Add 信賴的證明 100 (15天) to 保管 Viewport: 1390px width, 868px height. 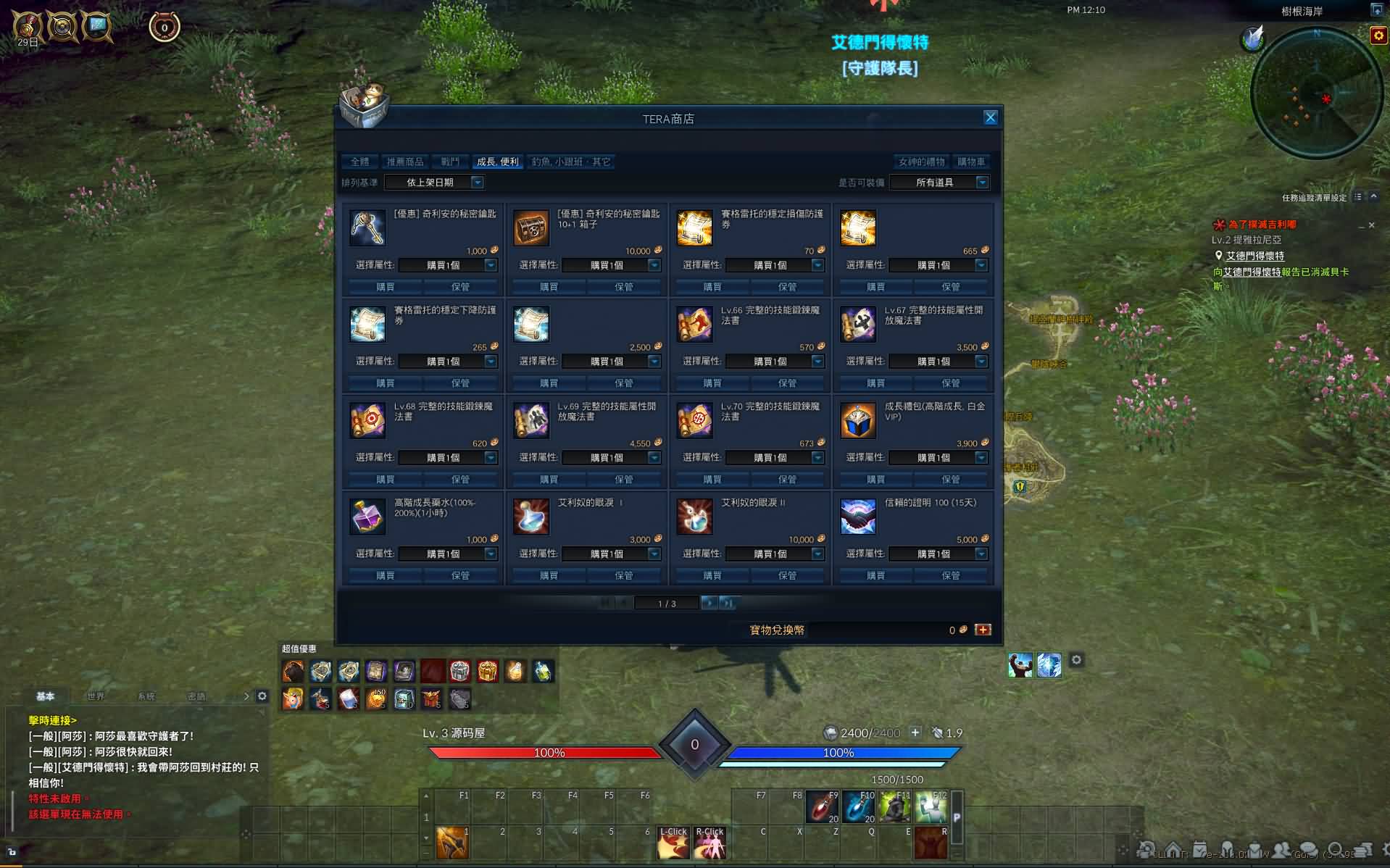(x=950, y=575)
